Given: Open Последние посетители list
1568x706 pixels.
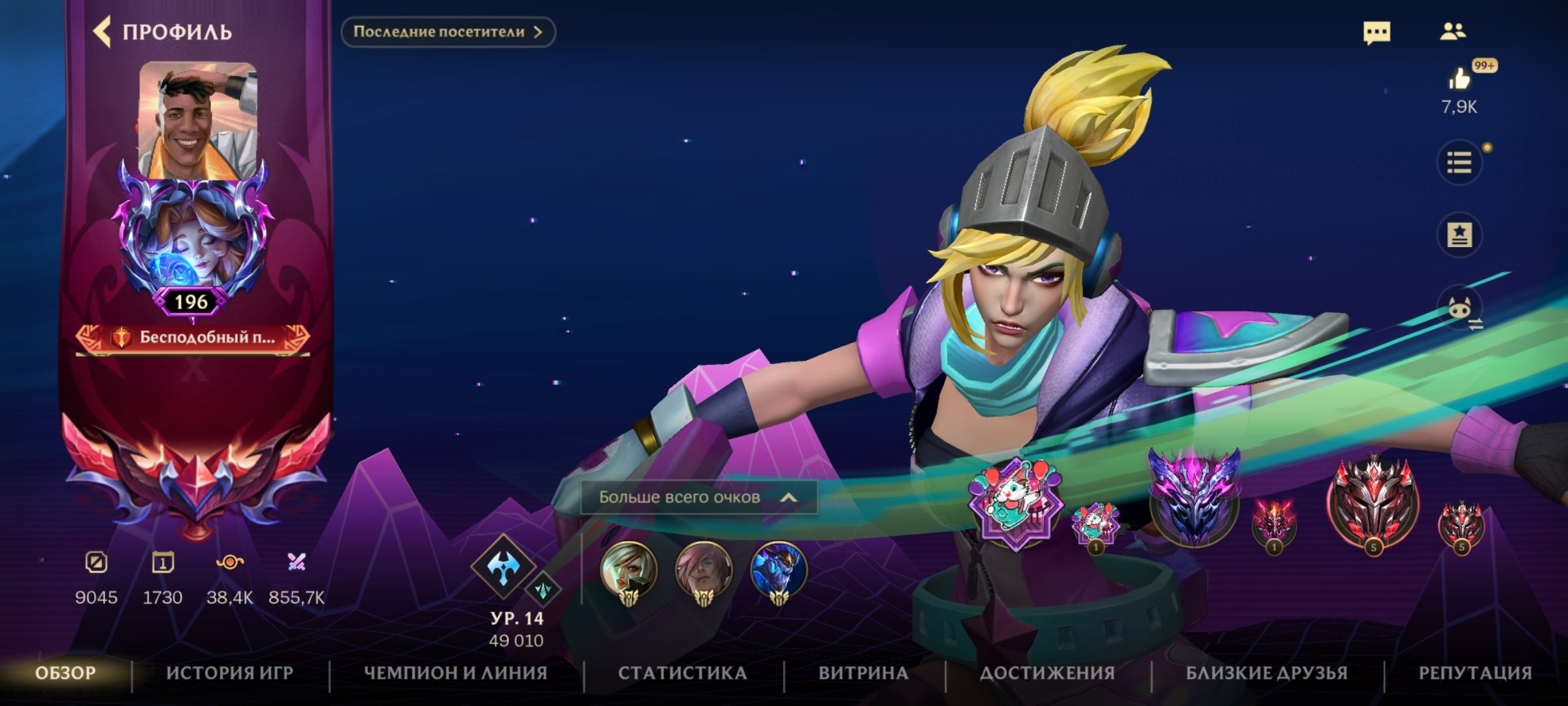Looking at the screenshot, I should tap(448, 32).
